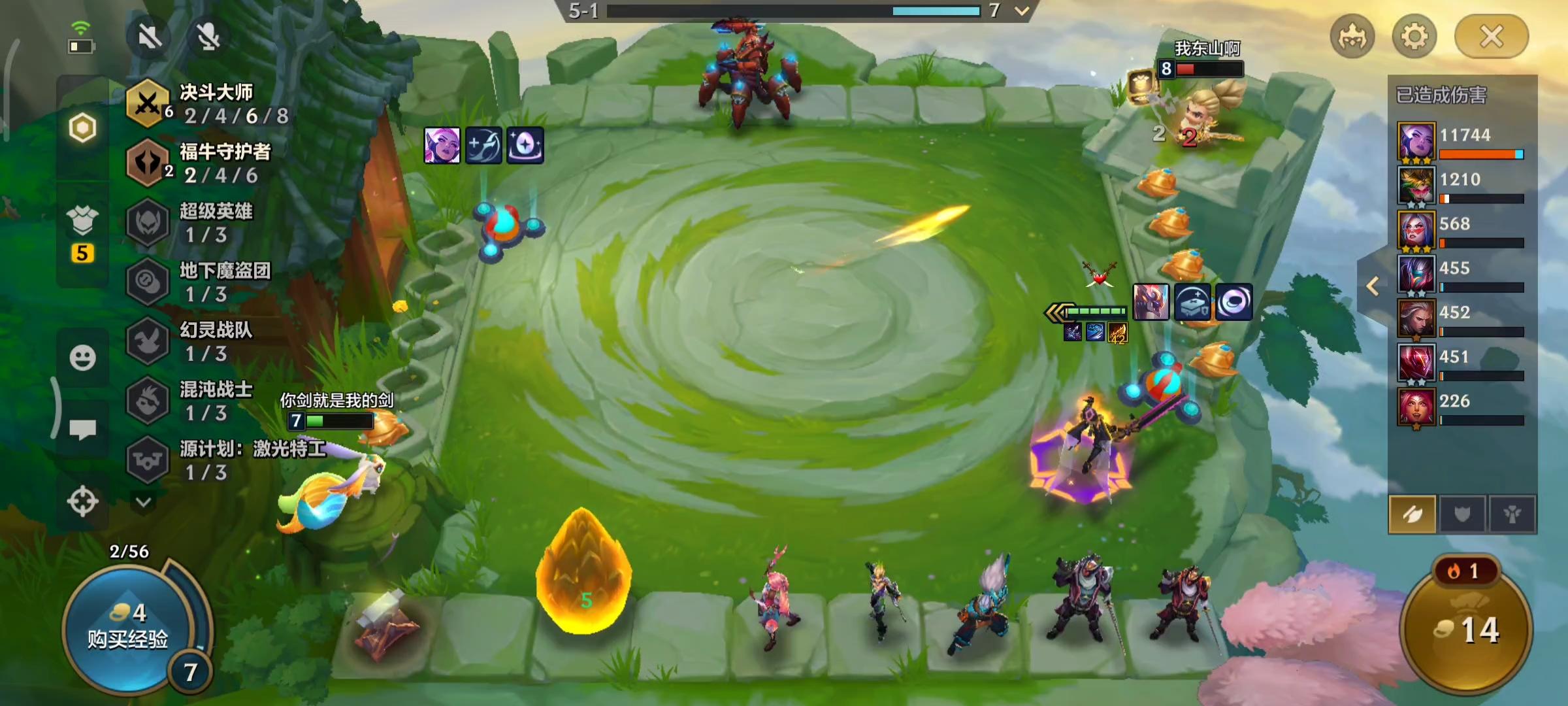Buy experience with the 购买经验 button
Screen dimensions: 1568x706
click(128, 628)
